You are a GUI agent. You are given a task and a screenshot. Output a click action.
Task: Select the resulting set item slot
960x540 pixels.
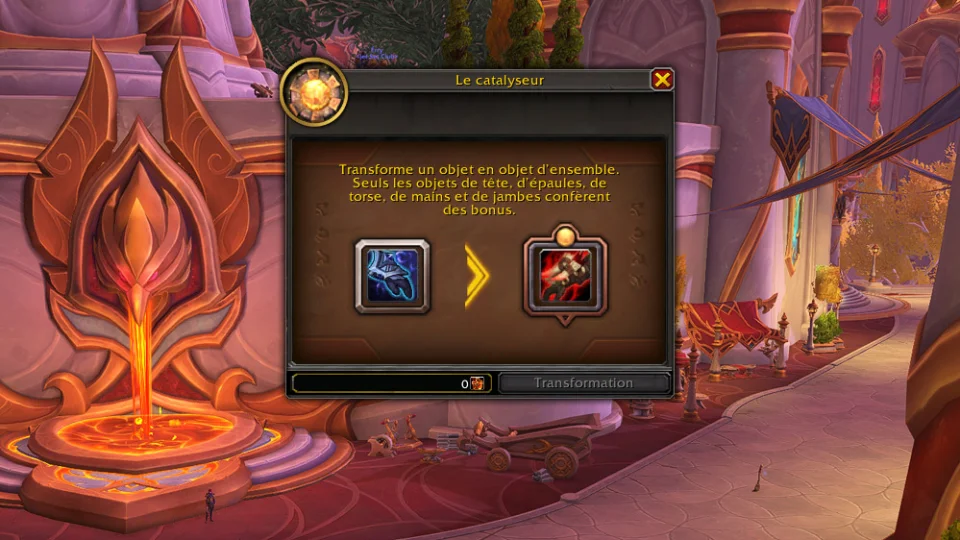(x=565, y=277)
